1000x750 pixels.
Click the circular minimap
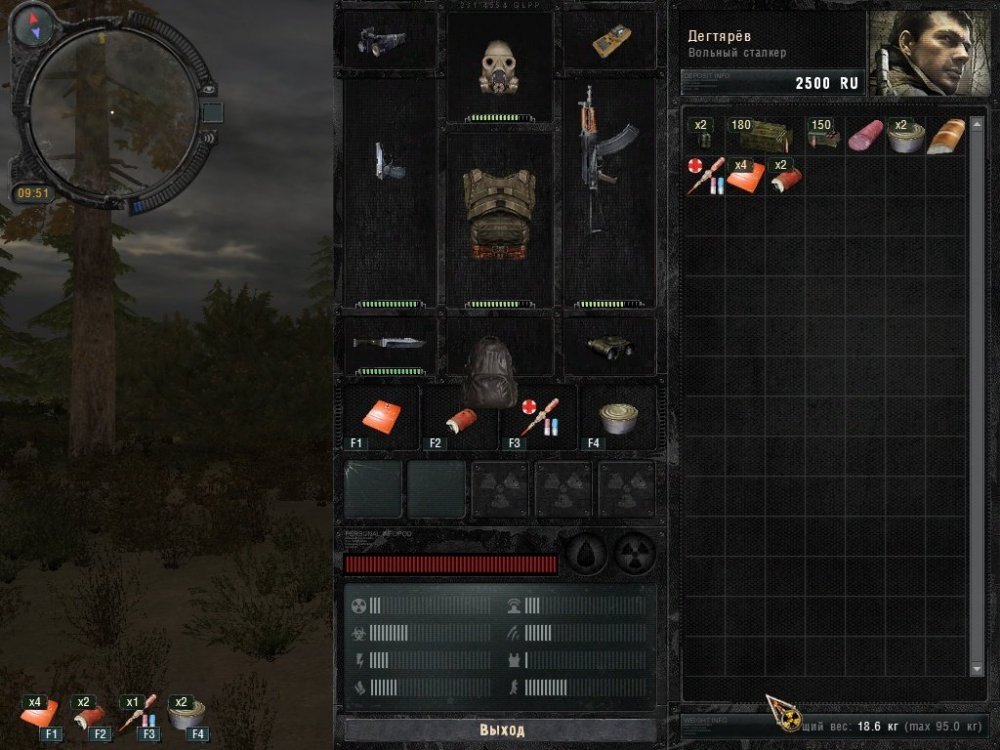[x=112, y=112]
